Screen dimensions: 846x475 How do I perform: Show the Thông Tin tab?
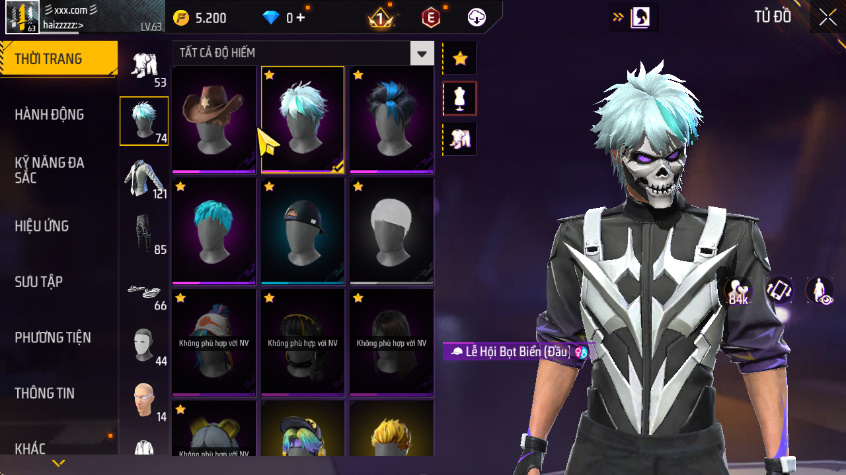click(44, 393)
